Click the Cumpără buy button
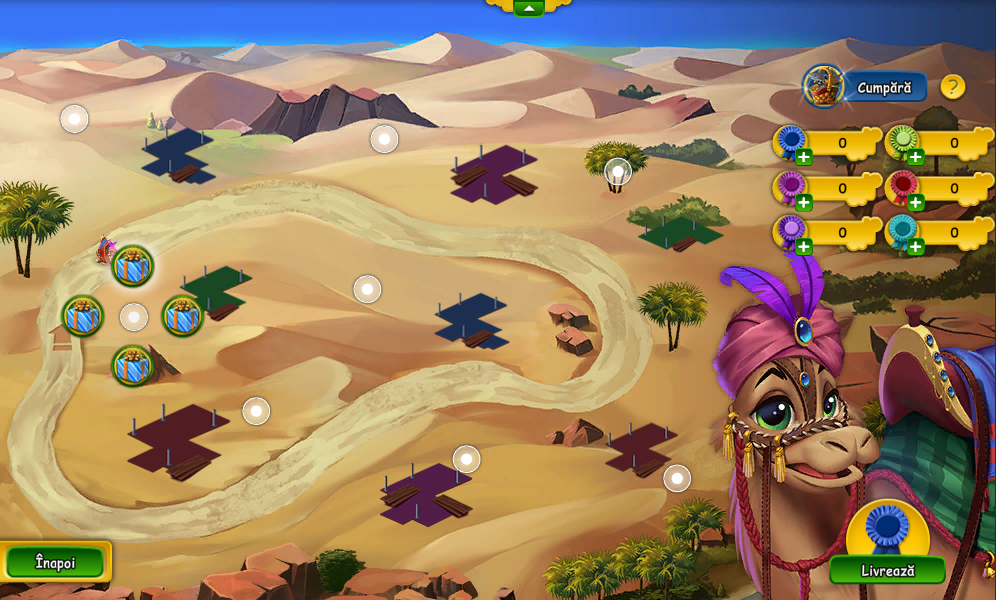This screenshot has width=996, height=600. point(883,87)
